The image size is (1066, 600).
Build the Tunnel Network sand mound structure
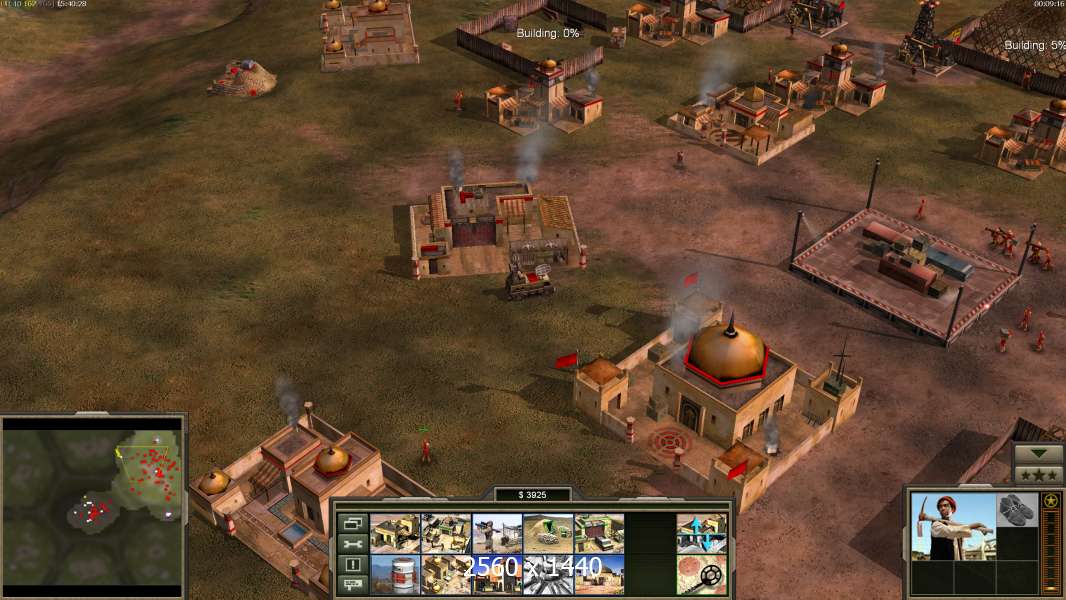[548, 534]
